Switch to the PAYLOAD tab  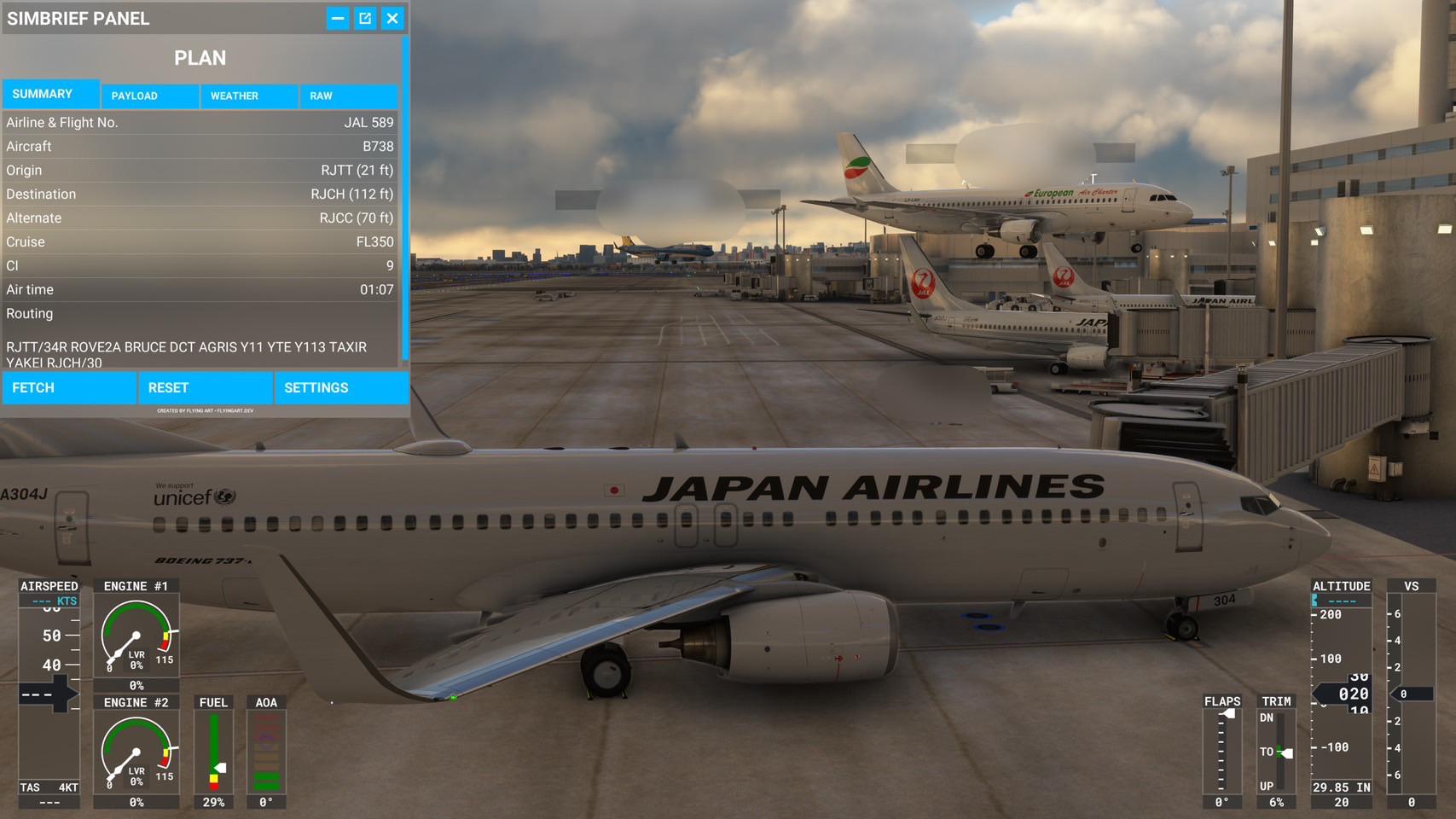point(149,96)
